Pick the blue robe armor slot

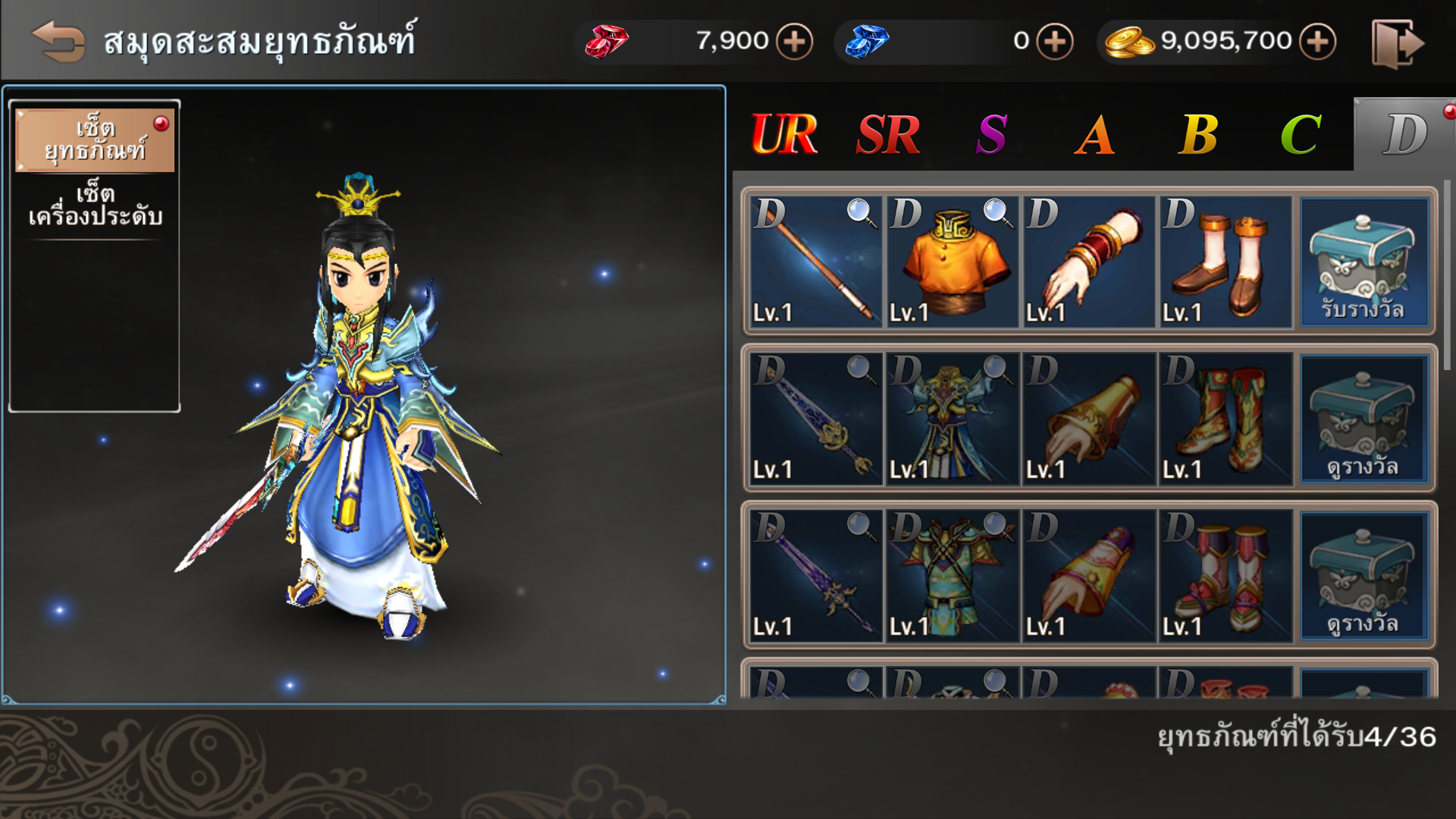(952, 419)
